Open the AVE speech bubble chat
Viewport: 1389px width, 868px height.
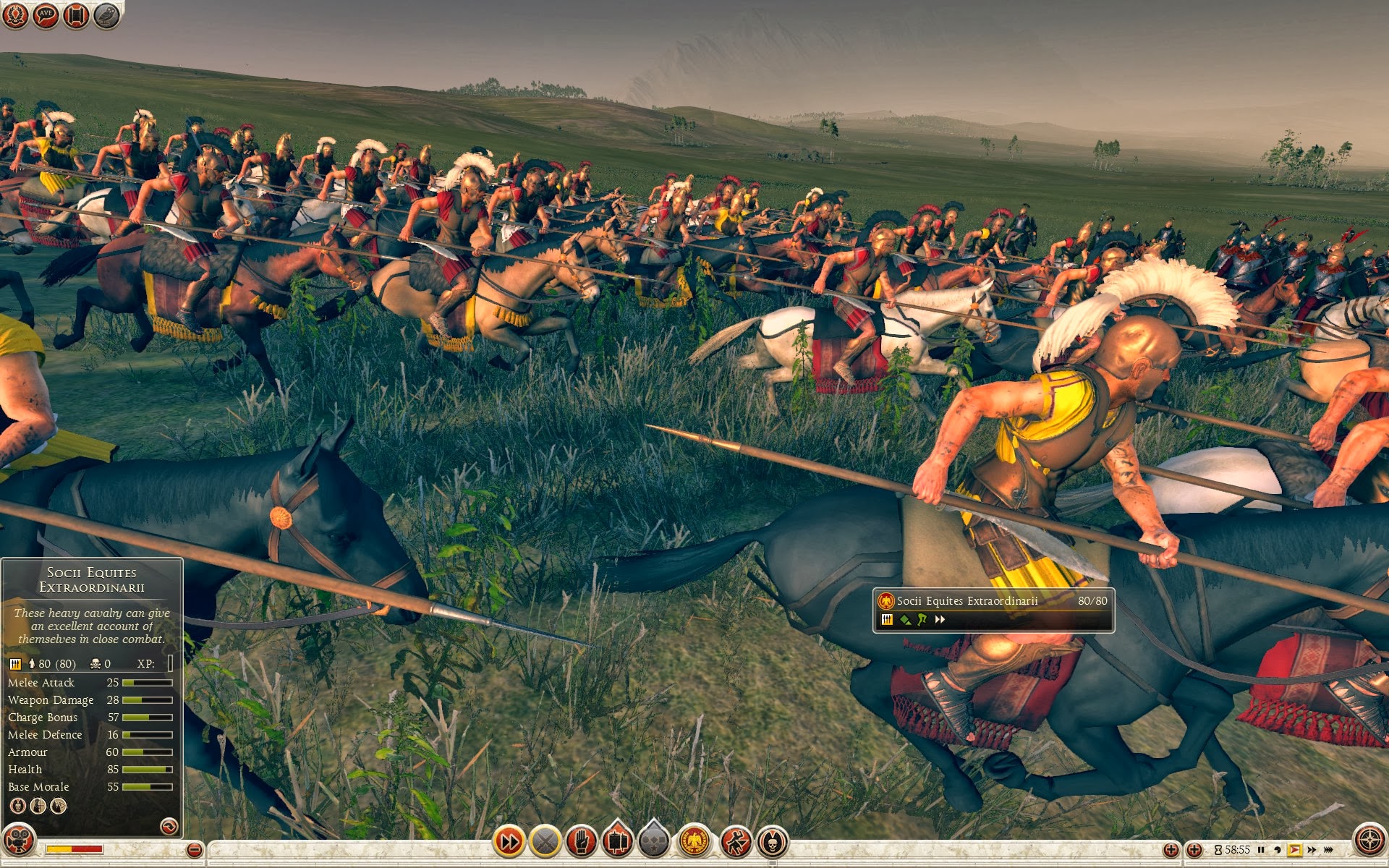pyautogui.click(x=46, y=15)
